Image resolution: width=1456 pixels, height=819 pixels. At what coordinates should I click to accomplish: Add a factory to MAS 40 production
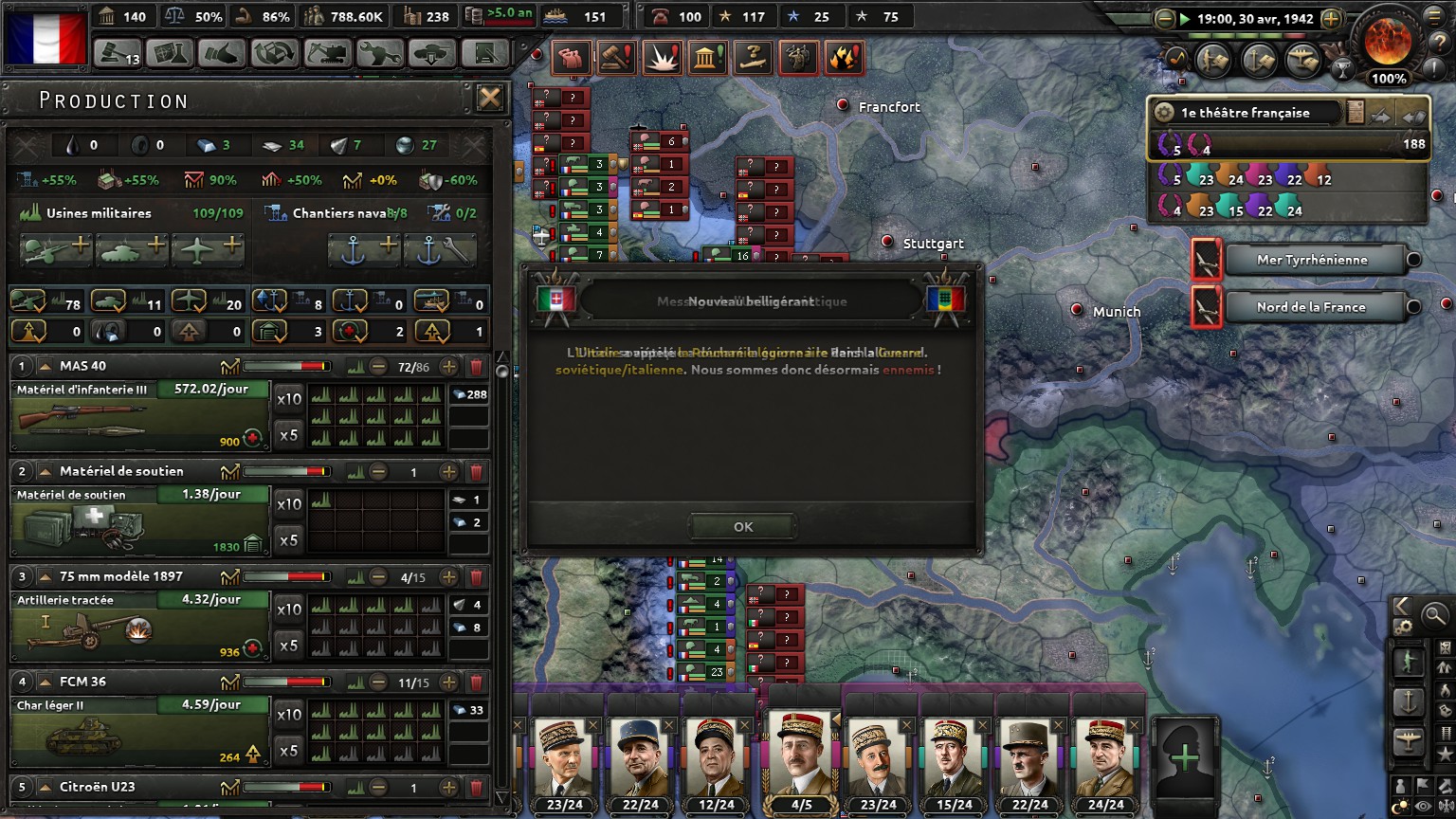449,367
